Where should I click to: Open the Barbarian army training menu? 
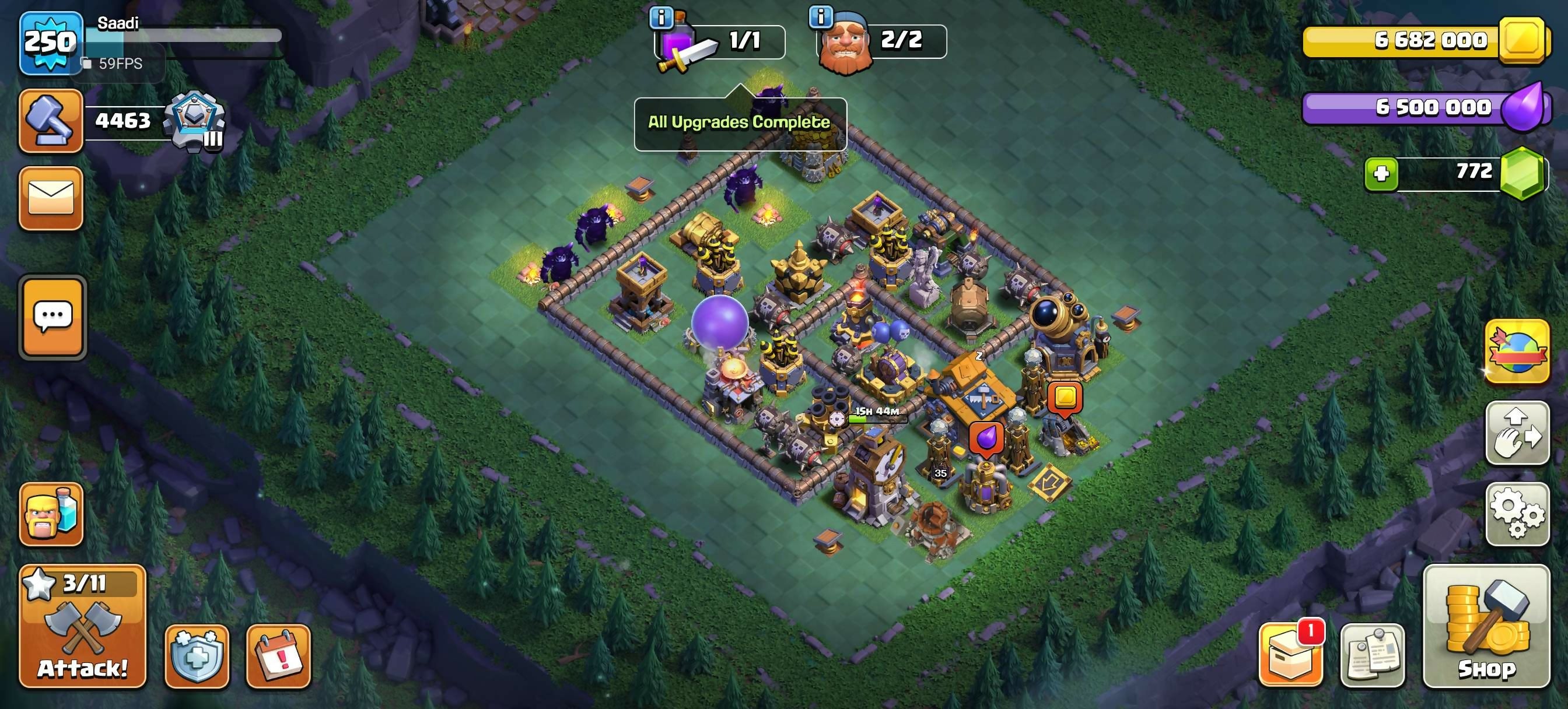[51, 514]
